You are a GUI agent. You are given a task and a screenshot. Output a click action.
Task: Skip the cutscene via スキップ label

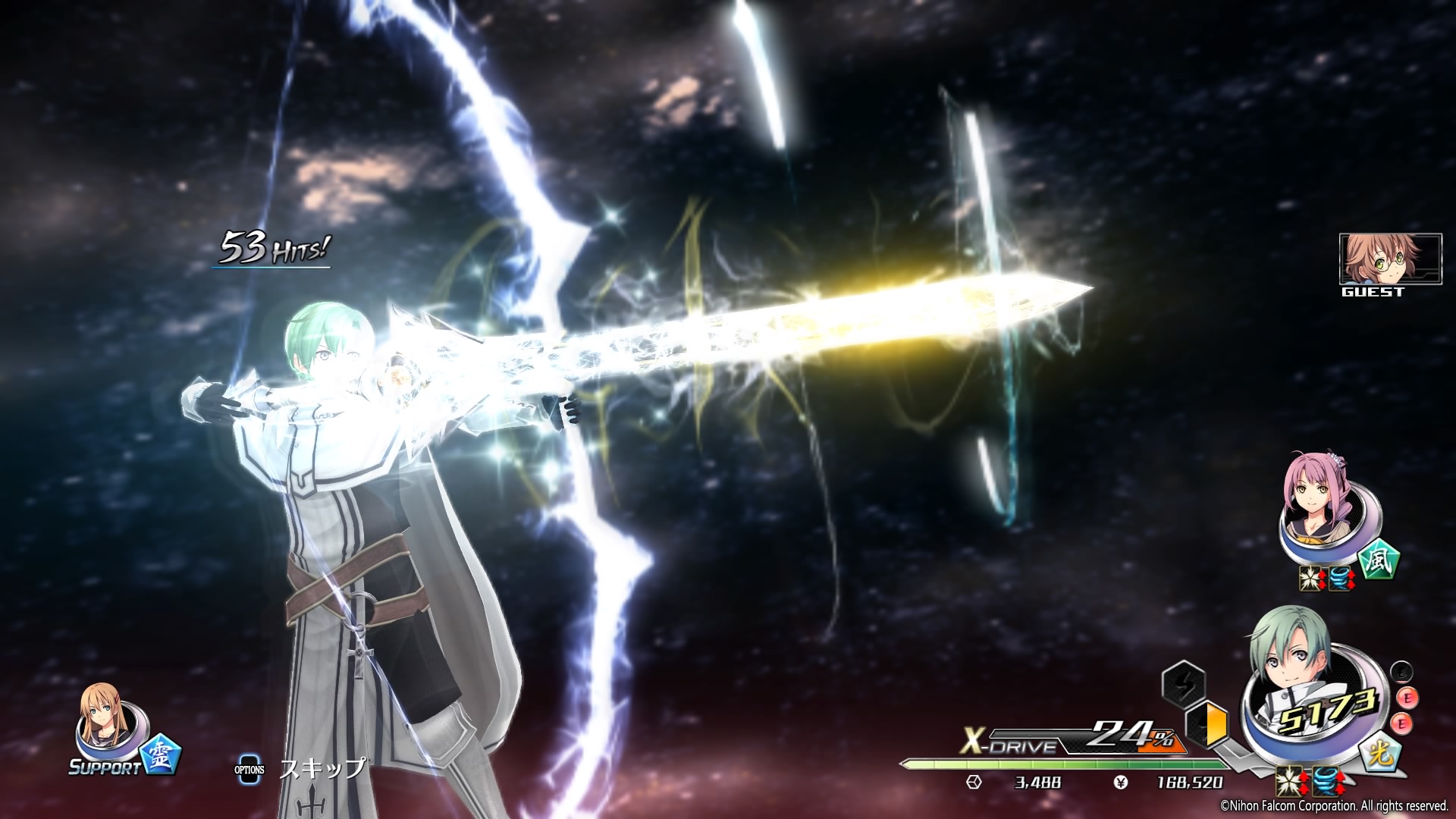(x=322, y=768)
